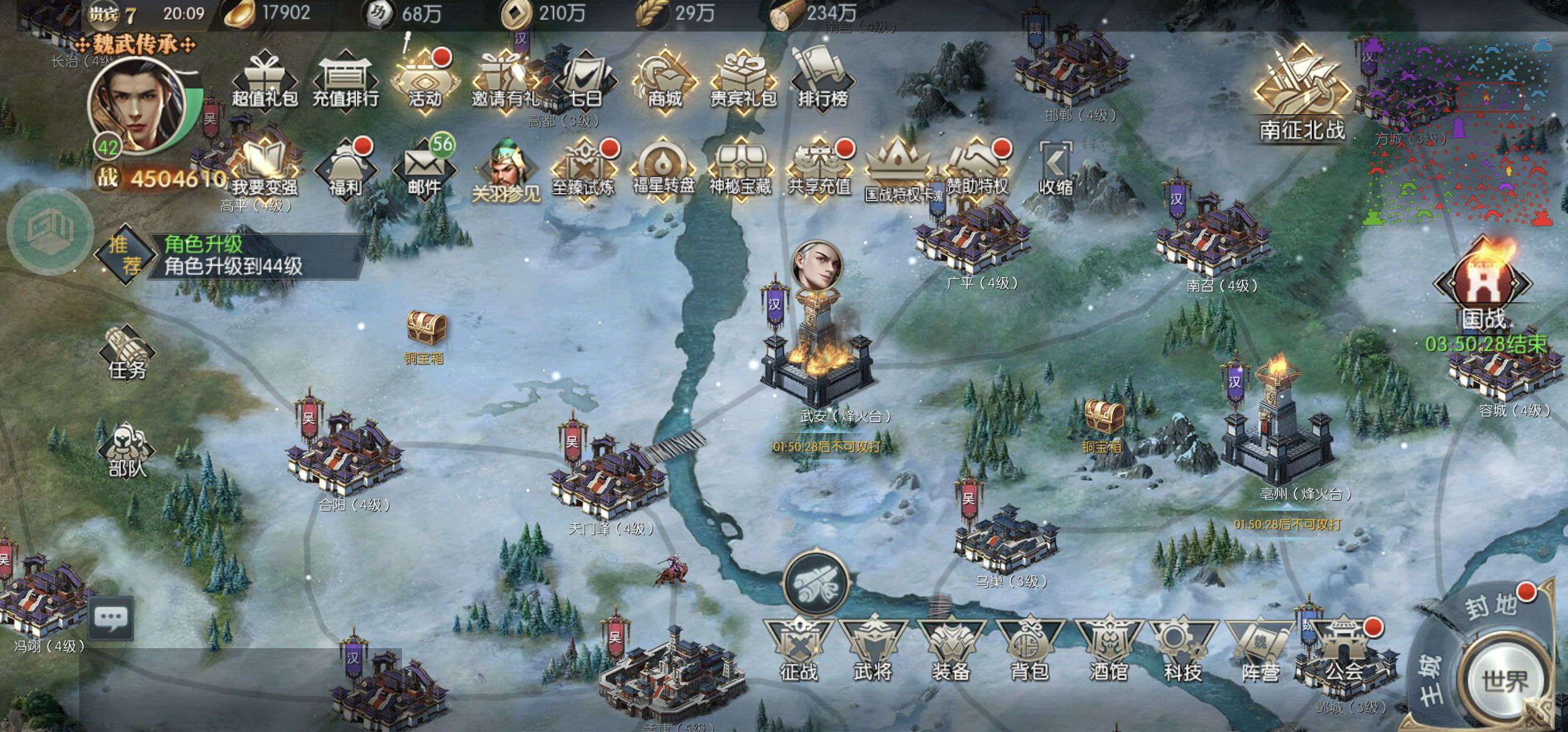Viewport: 1568px width, 732px height.
Task: Select the recommended 角色升级 quest tracker
Action: click(231, 255)
